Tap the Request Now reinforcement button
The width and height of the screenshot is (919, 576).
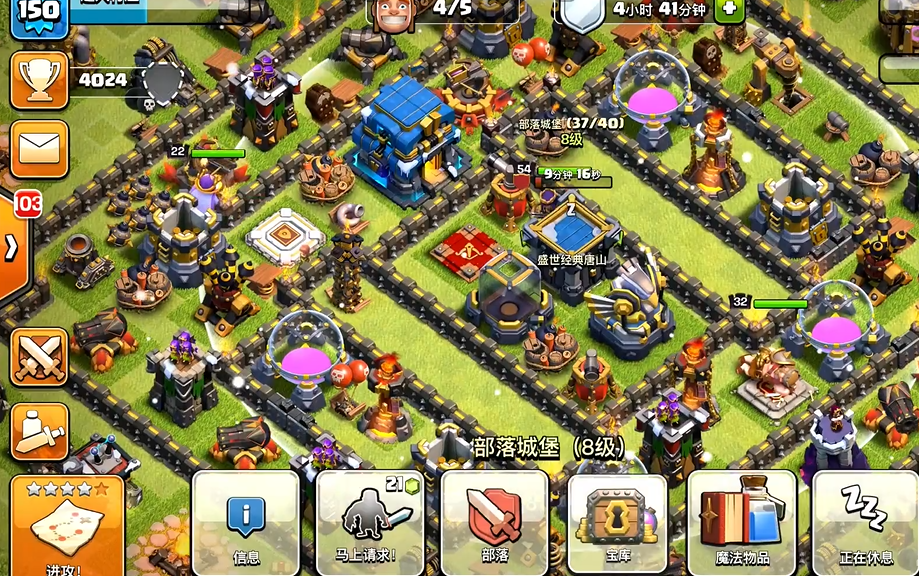pyautogui.click(x=370, y=522)
